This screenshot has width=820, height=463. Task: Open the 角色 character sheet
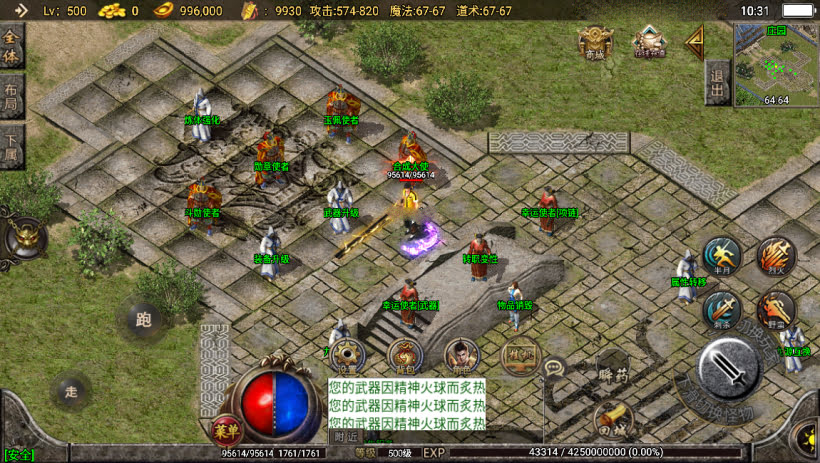tap(461, 354)
